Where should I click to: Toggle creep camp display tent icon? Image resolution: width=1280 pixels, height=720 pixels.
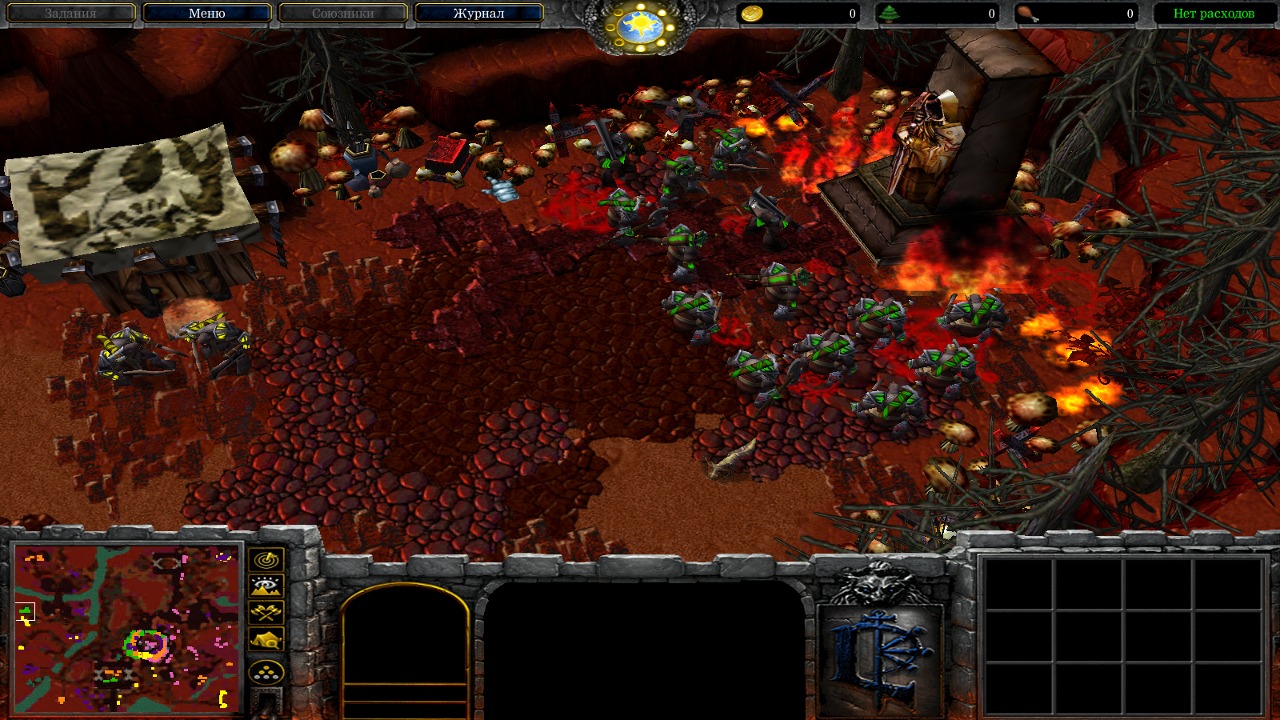267,639
